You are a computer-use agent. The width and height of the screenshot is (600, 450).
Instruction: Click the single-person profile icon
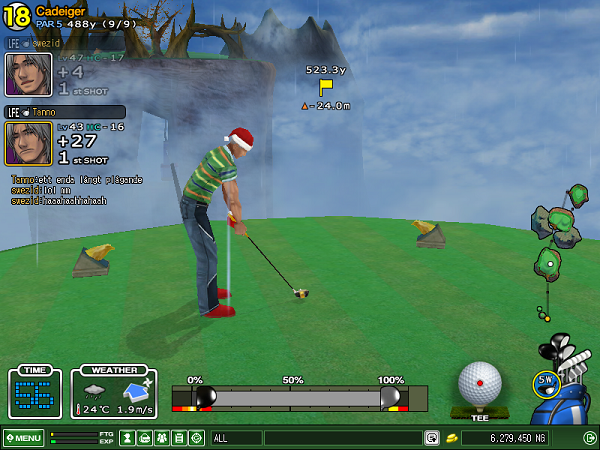(x=127, y=438)
